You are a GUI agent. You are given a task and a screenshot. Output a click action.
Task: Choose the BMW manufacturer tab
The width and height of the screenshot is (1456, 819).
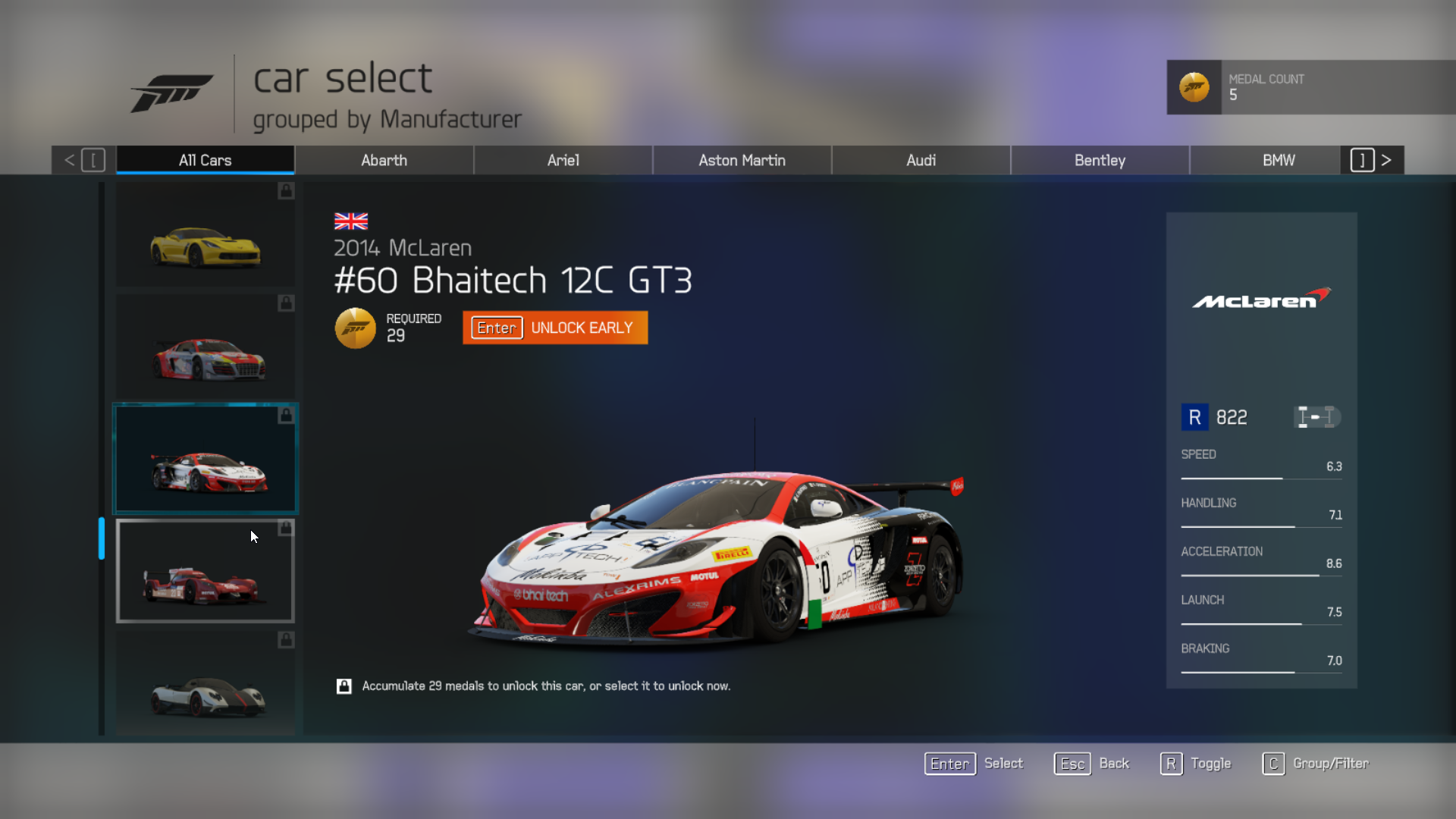[x=1279, y=160]
